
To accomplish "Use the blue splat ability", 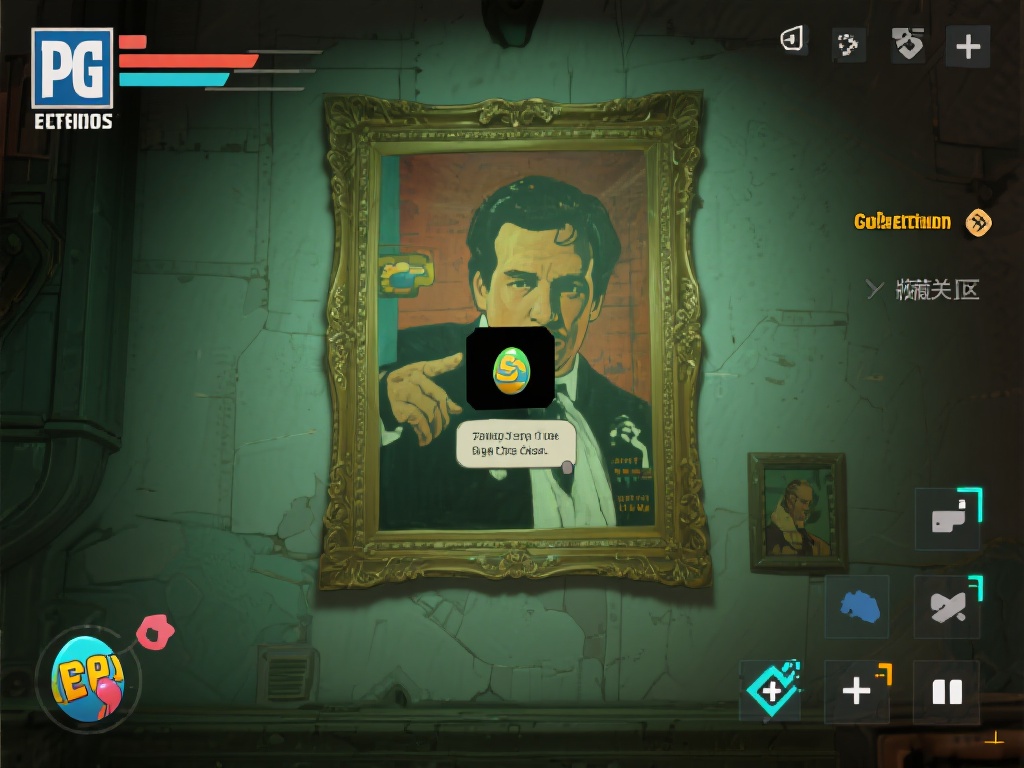I will (x=857, y=606).
